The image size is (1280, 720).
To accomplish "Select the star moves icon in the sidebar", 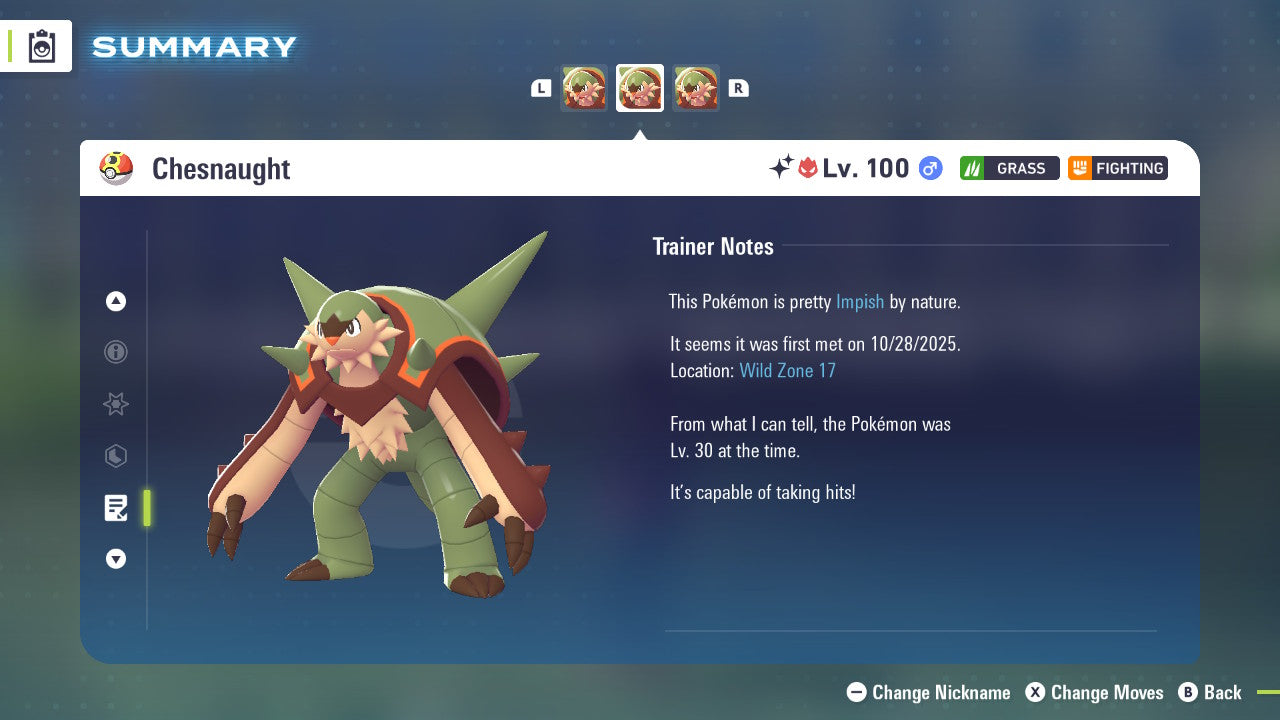I will 115,404.
